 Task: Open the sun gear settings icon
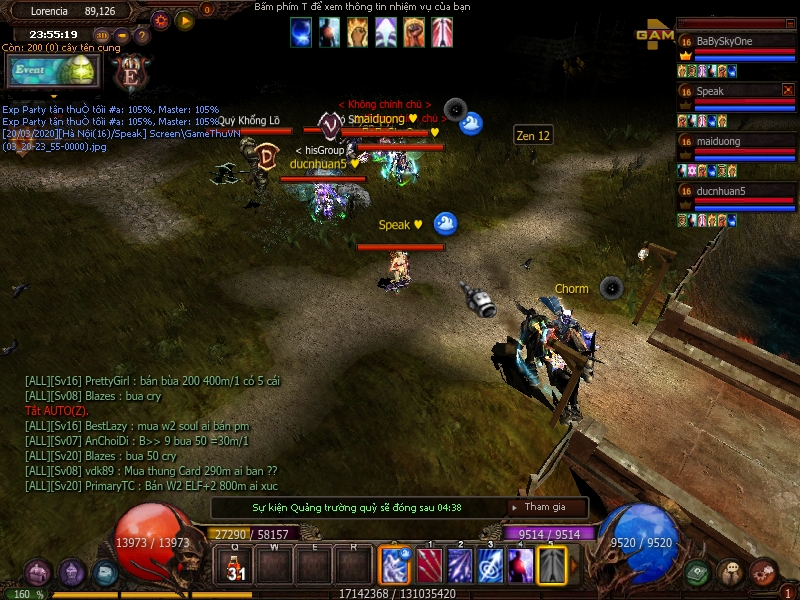(161, 20)
